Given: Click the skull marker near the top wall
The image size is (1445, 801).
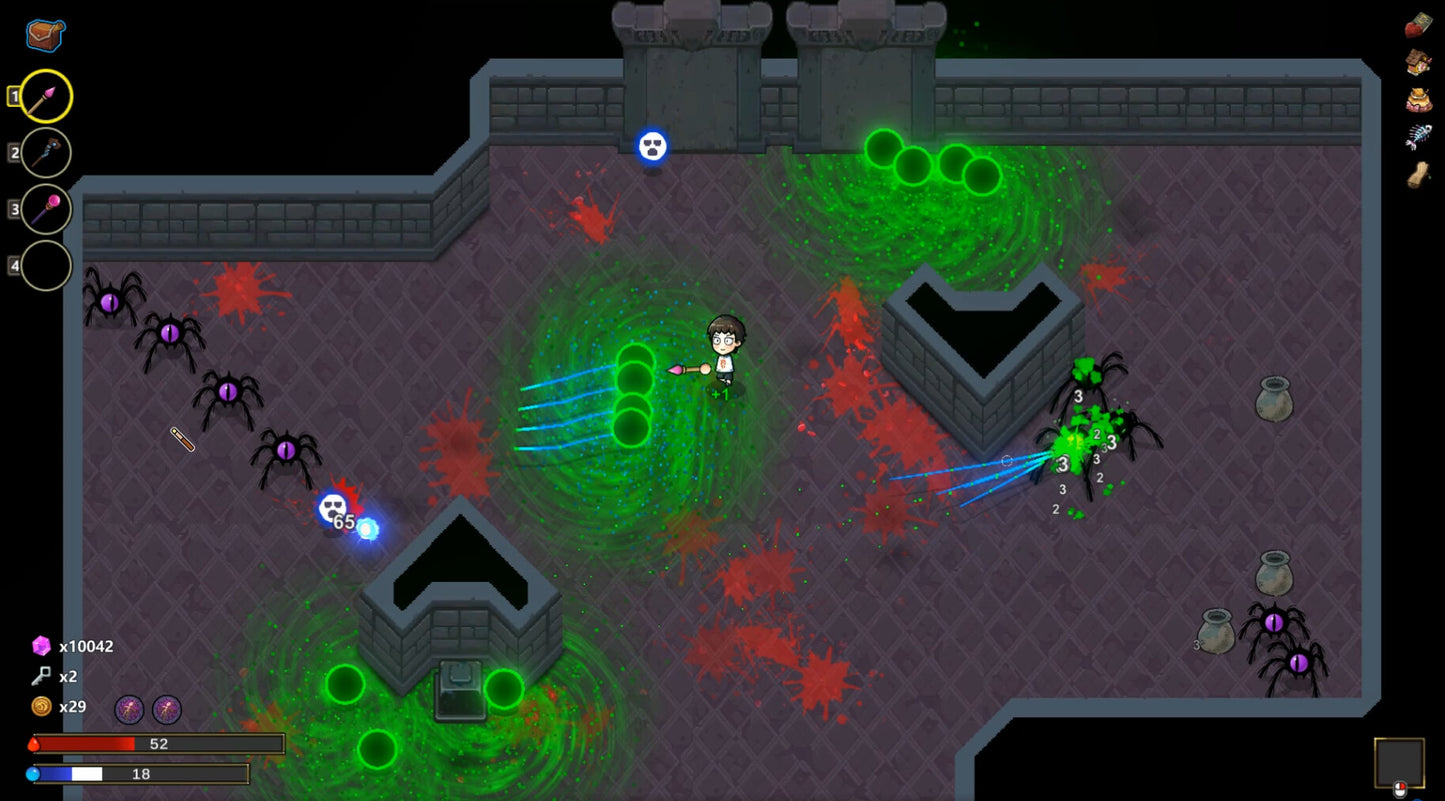Looking at the screenshot, I should click(652, 146).
